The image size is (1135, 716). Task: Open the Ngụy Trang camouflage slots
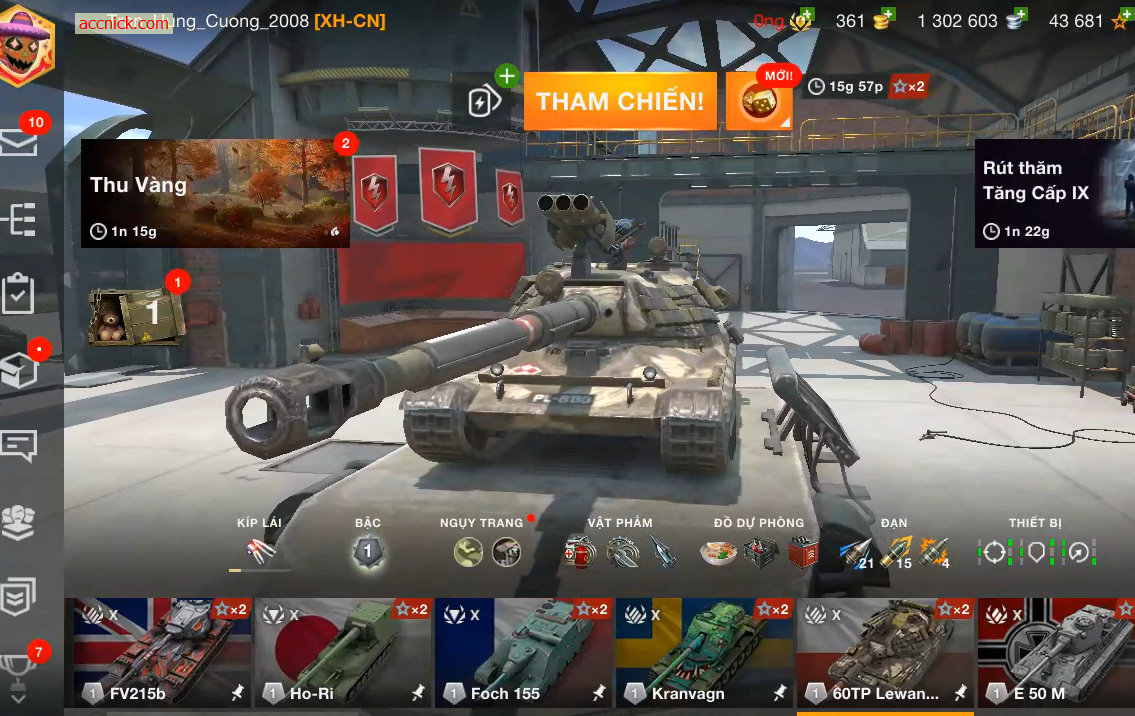point(487,551)
